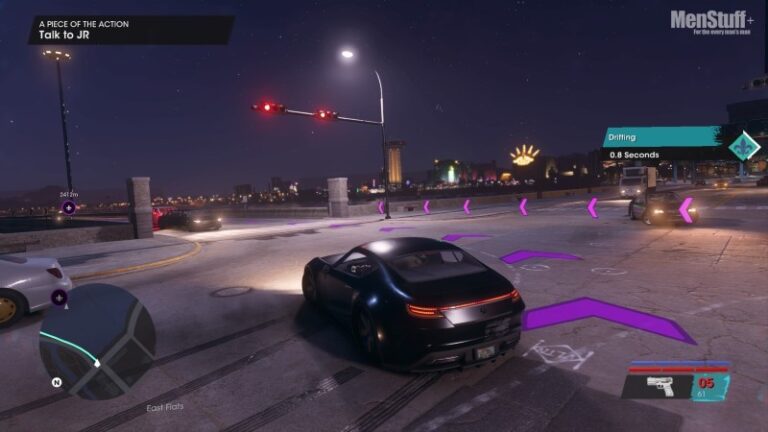Open the circular minimap
The width and height of the screenshot is (768, 432).
pos(97,340)
